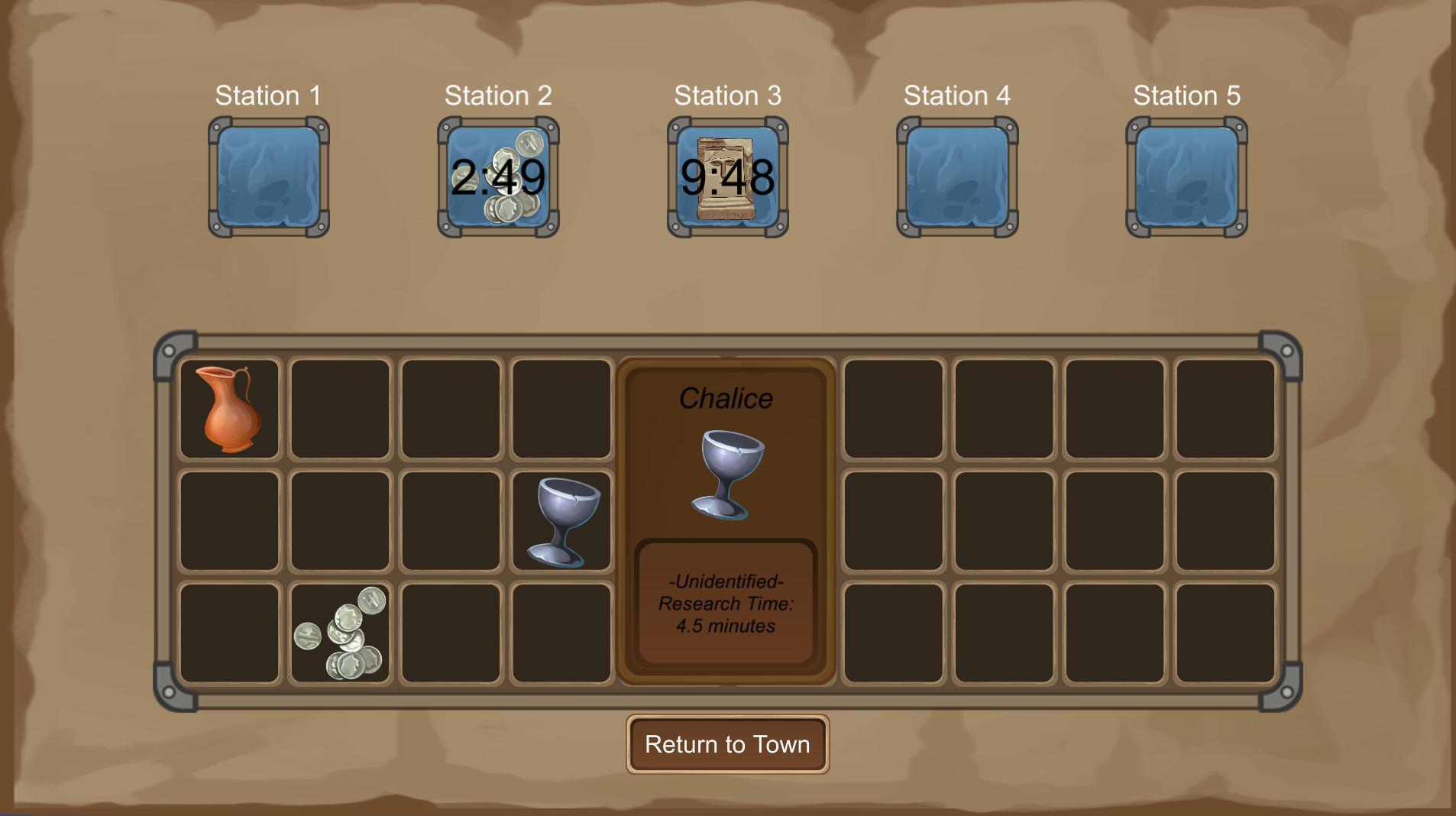Viewport: 1456px width, 816px height.
Task: Click the Unidentified research time box
Action: pos(727,604)
